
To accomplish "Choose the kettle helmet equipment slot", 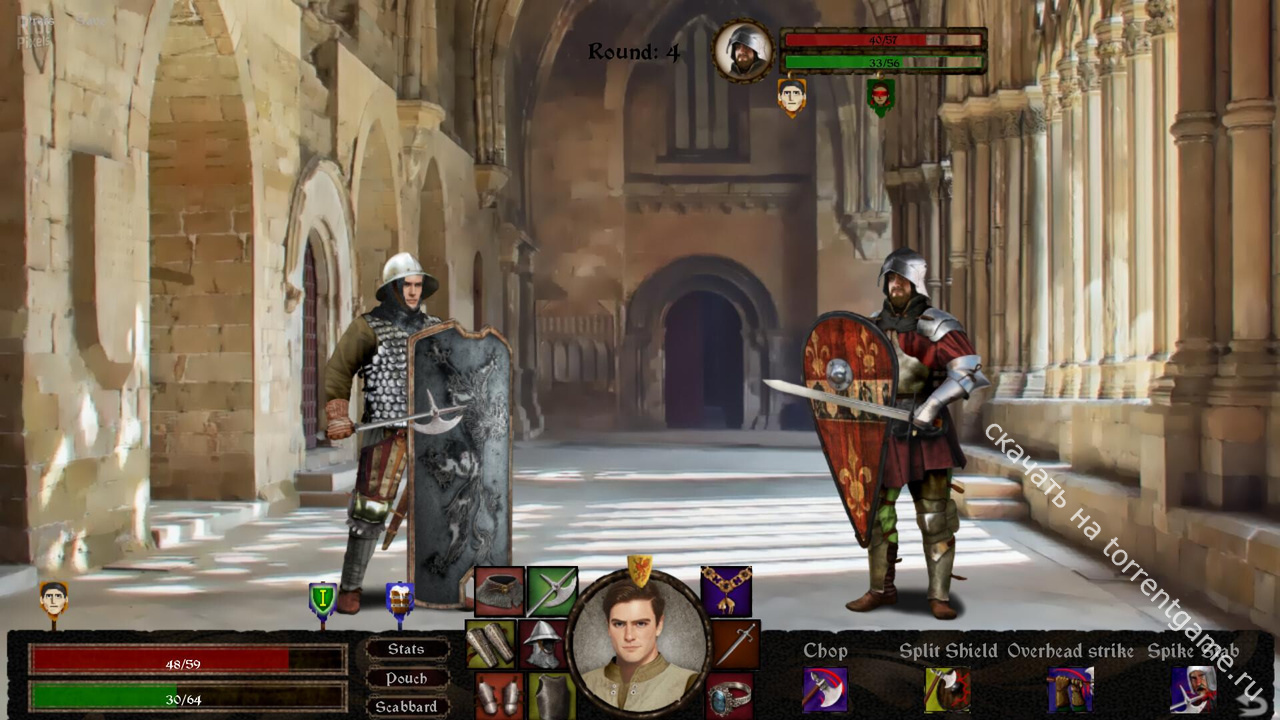I will click(543, 643).
